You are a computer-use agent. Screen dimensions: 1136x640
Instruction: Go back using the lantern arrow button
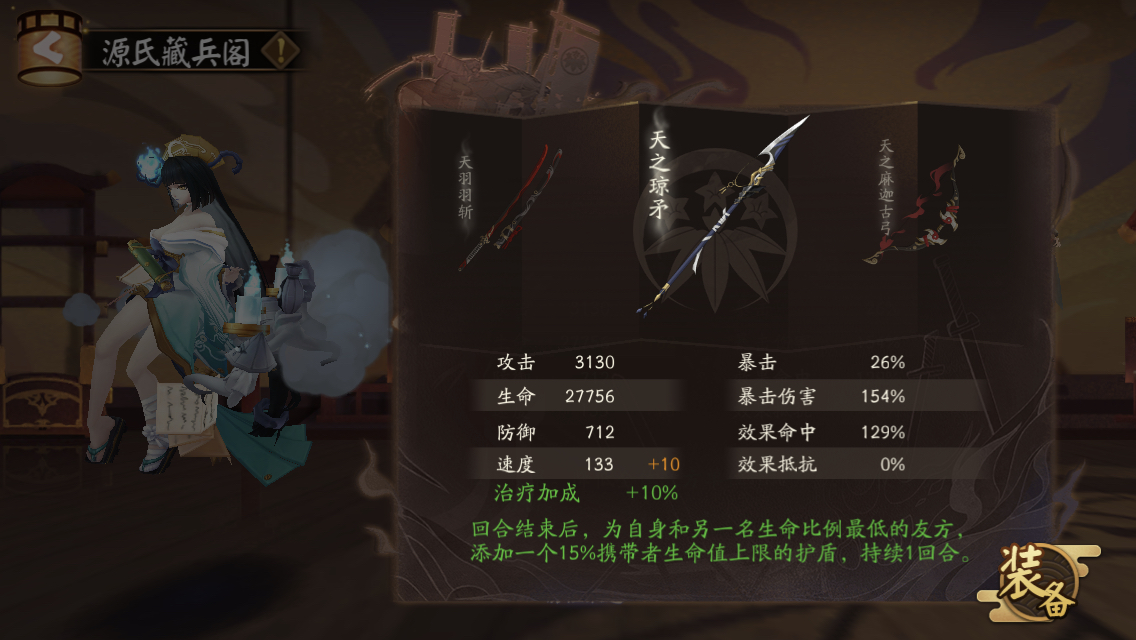coord(49,48)
